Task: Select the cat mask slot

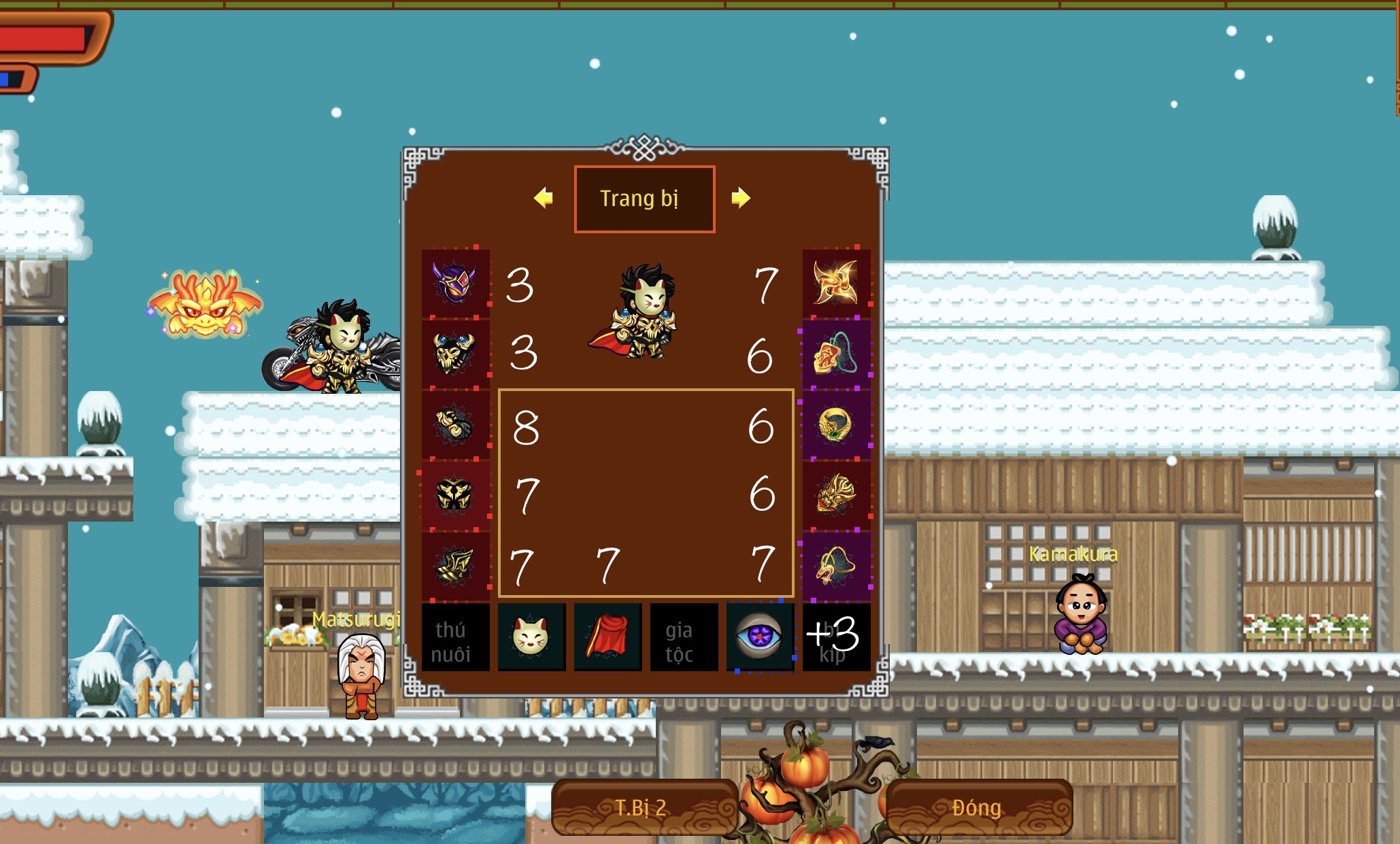Action: pyautogui.click(x=531, y=637)
